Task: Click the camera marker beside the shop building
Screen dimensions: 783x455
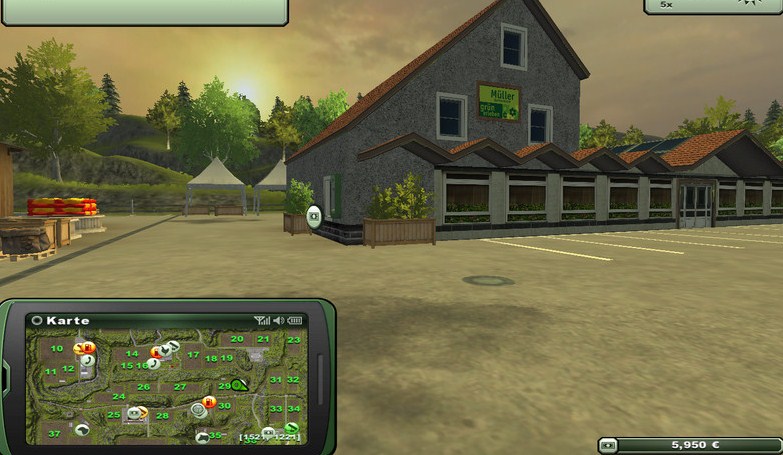Action: [315, 215]
